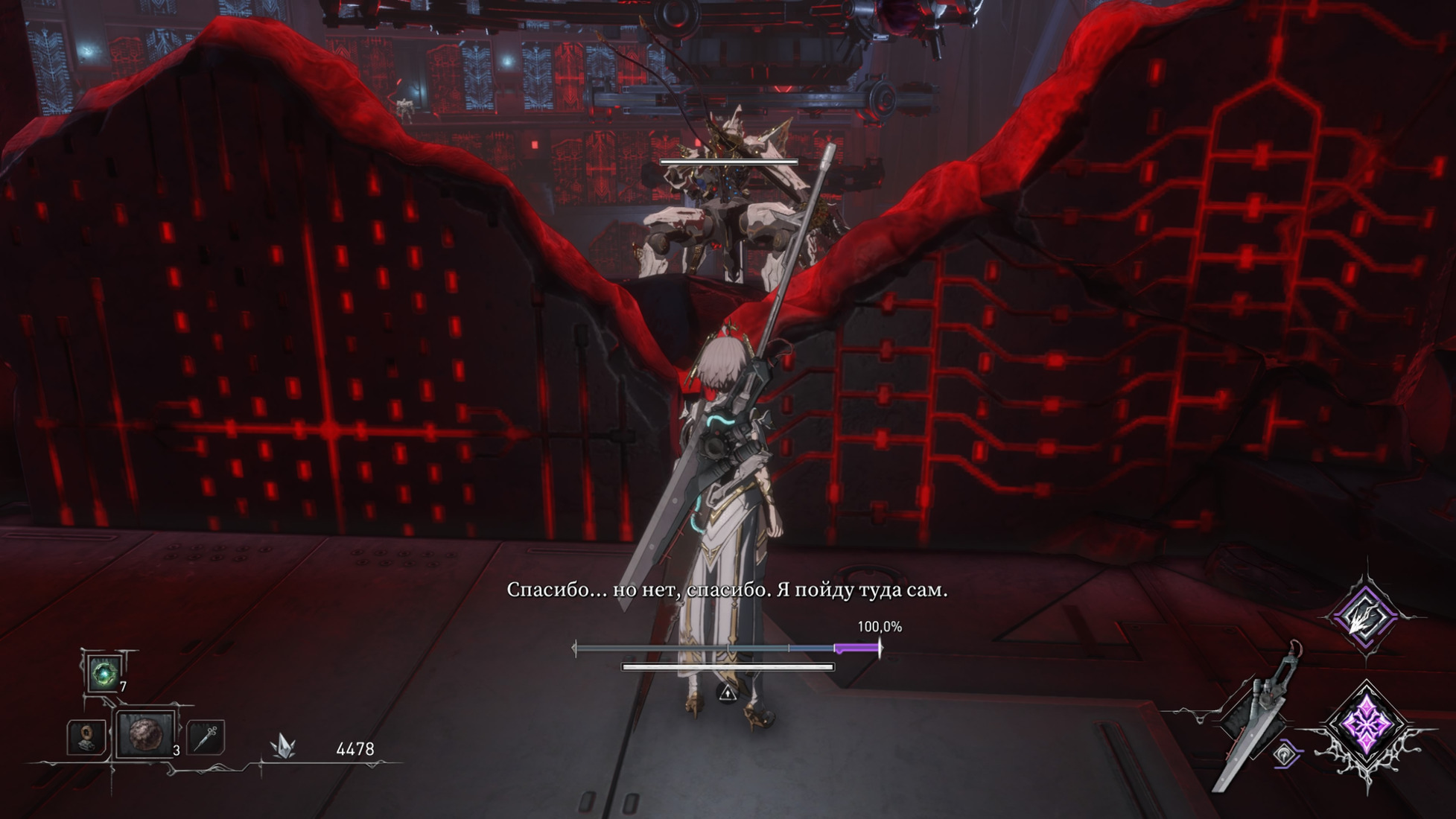1456x819 pixels.
Task: Use the green glowing orb item
Action: pyautogui.click(x=104, y=674)
